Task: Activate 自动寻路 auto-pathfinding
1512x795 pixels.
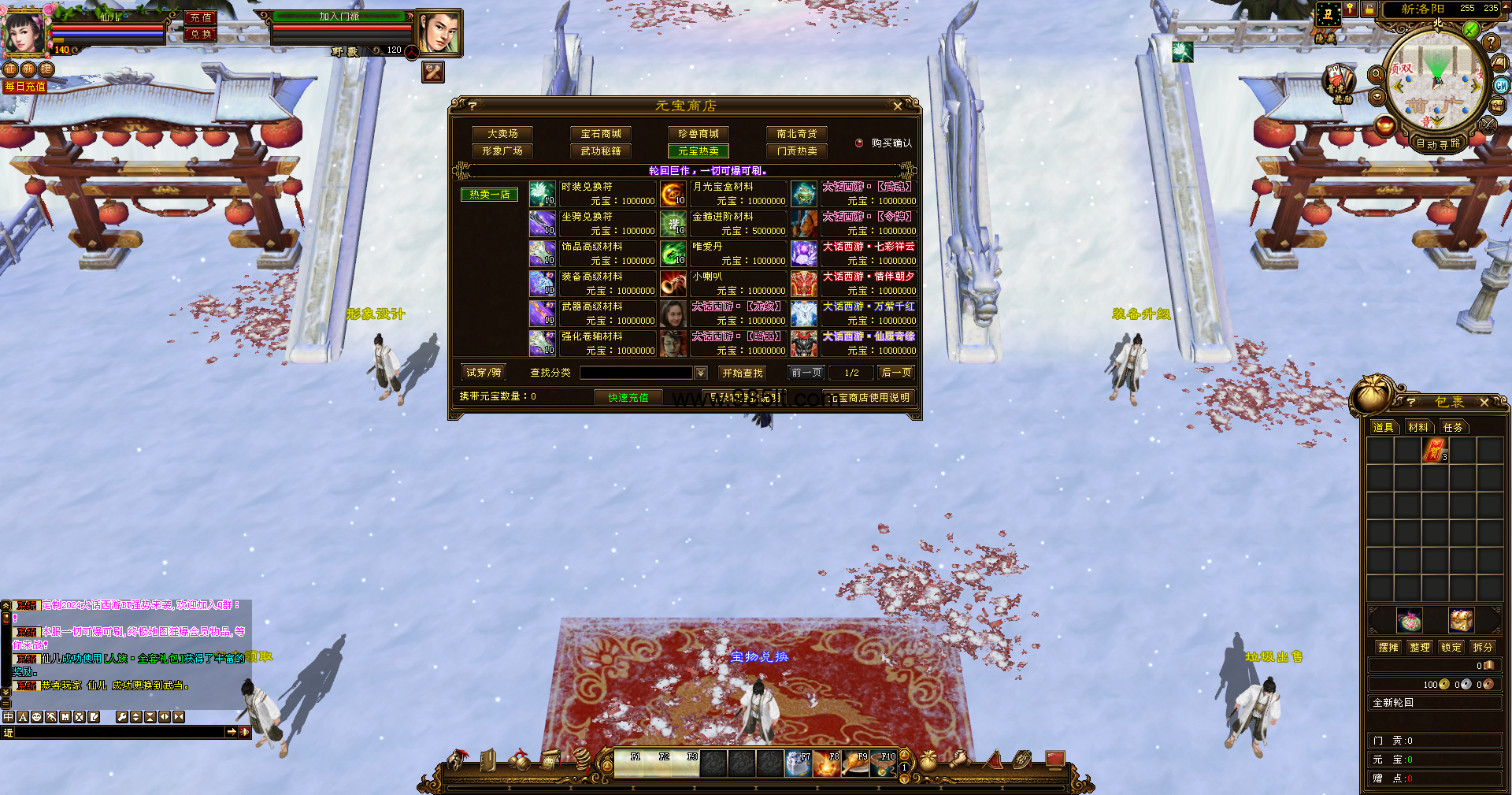Action: click(x=1438, y=143)
